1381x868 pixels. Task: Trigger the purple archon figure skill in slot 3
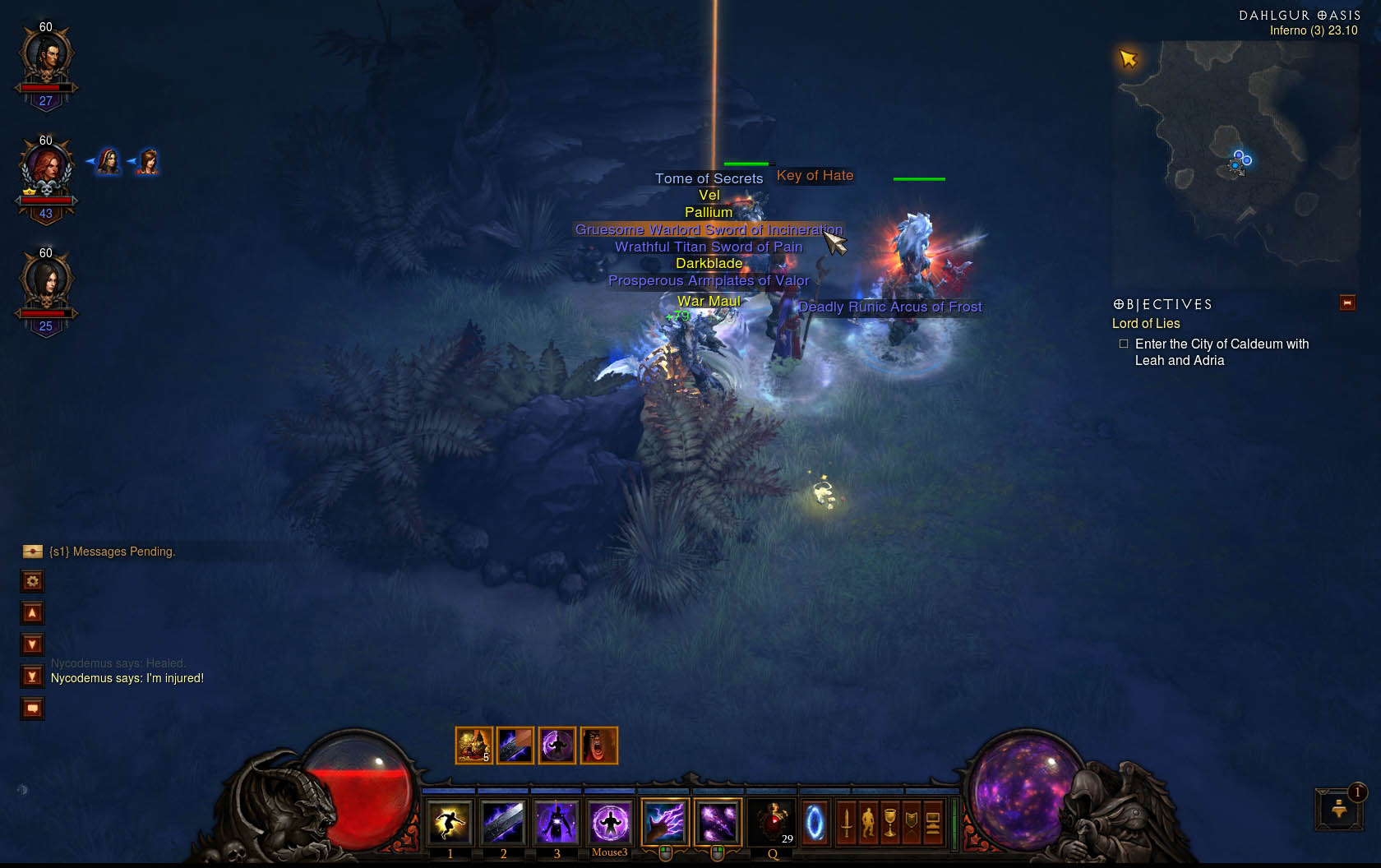pyautogui.click(x=557, y=823)
